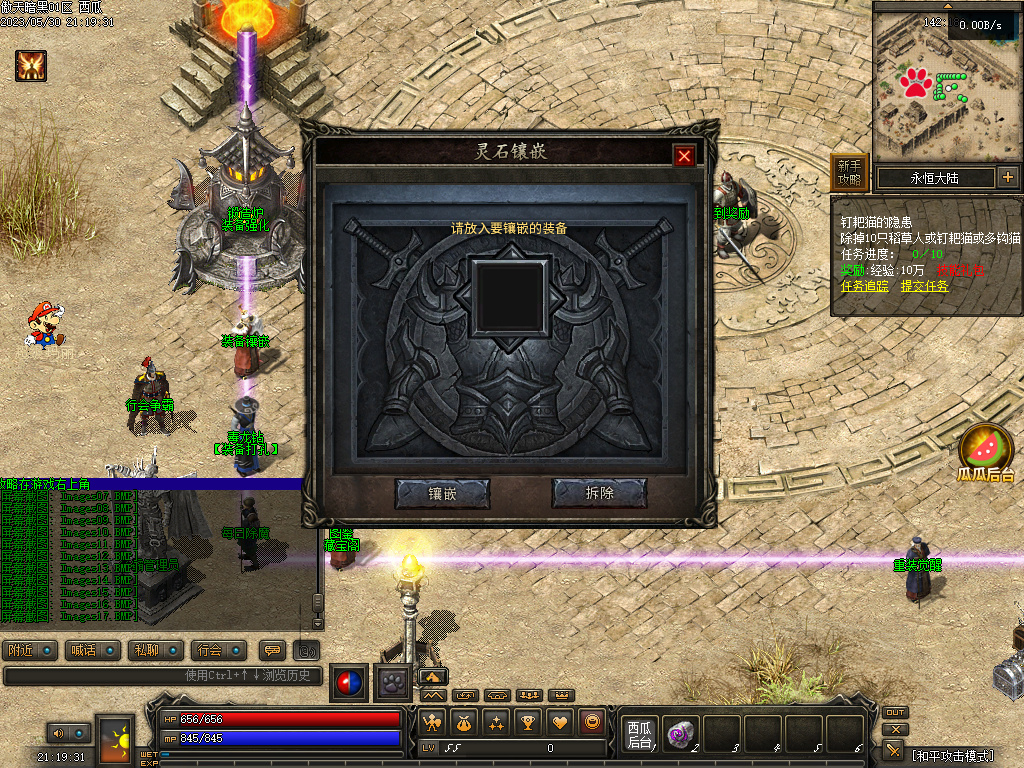Click the 拆除 remove button
The width and height of the screenshot is (1024, 768).
(599, 493)
